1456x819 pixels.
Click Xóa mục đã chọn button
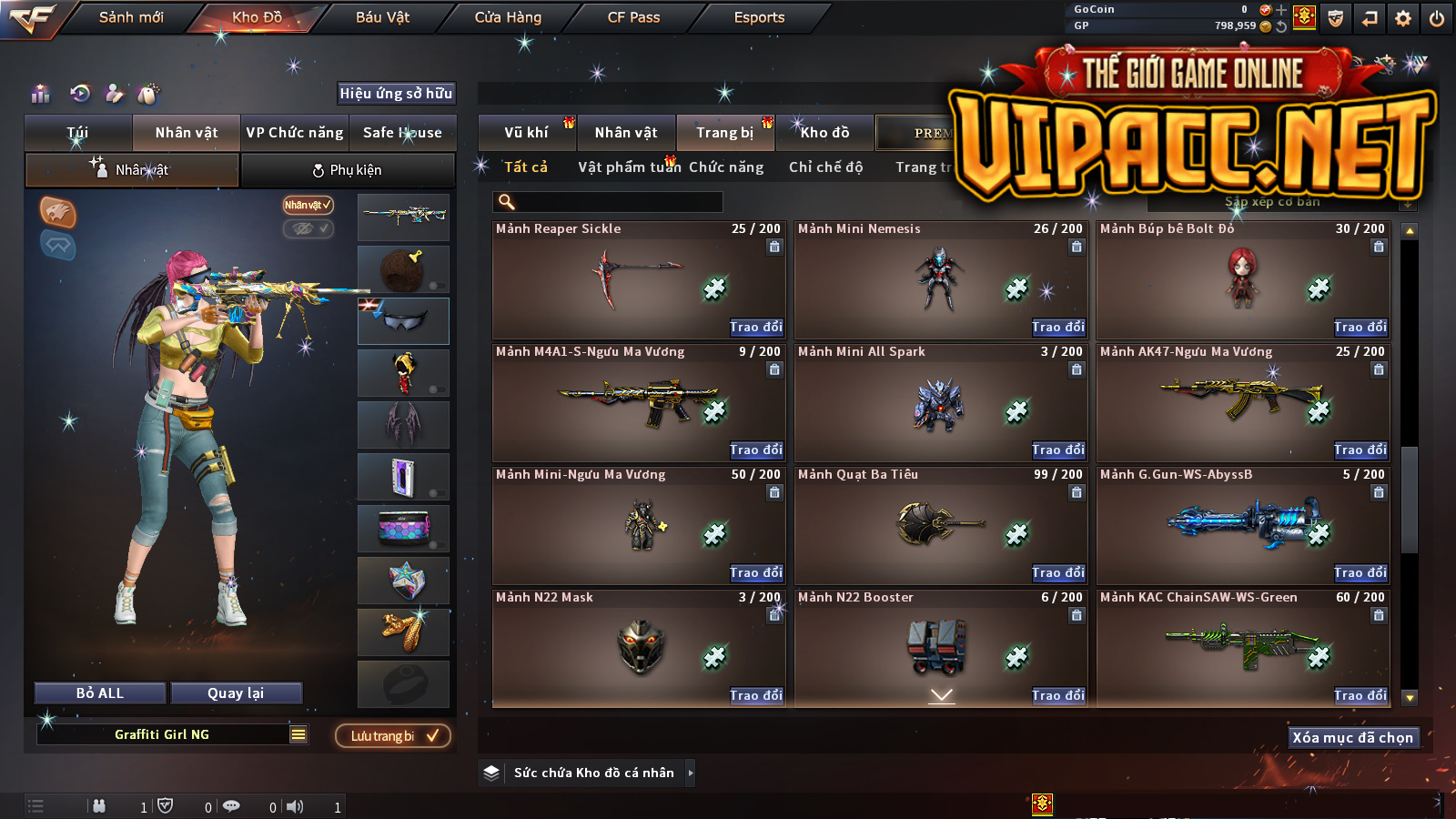click(1352, 737)
